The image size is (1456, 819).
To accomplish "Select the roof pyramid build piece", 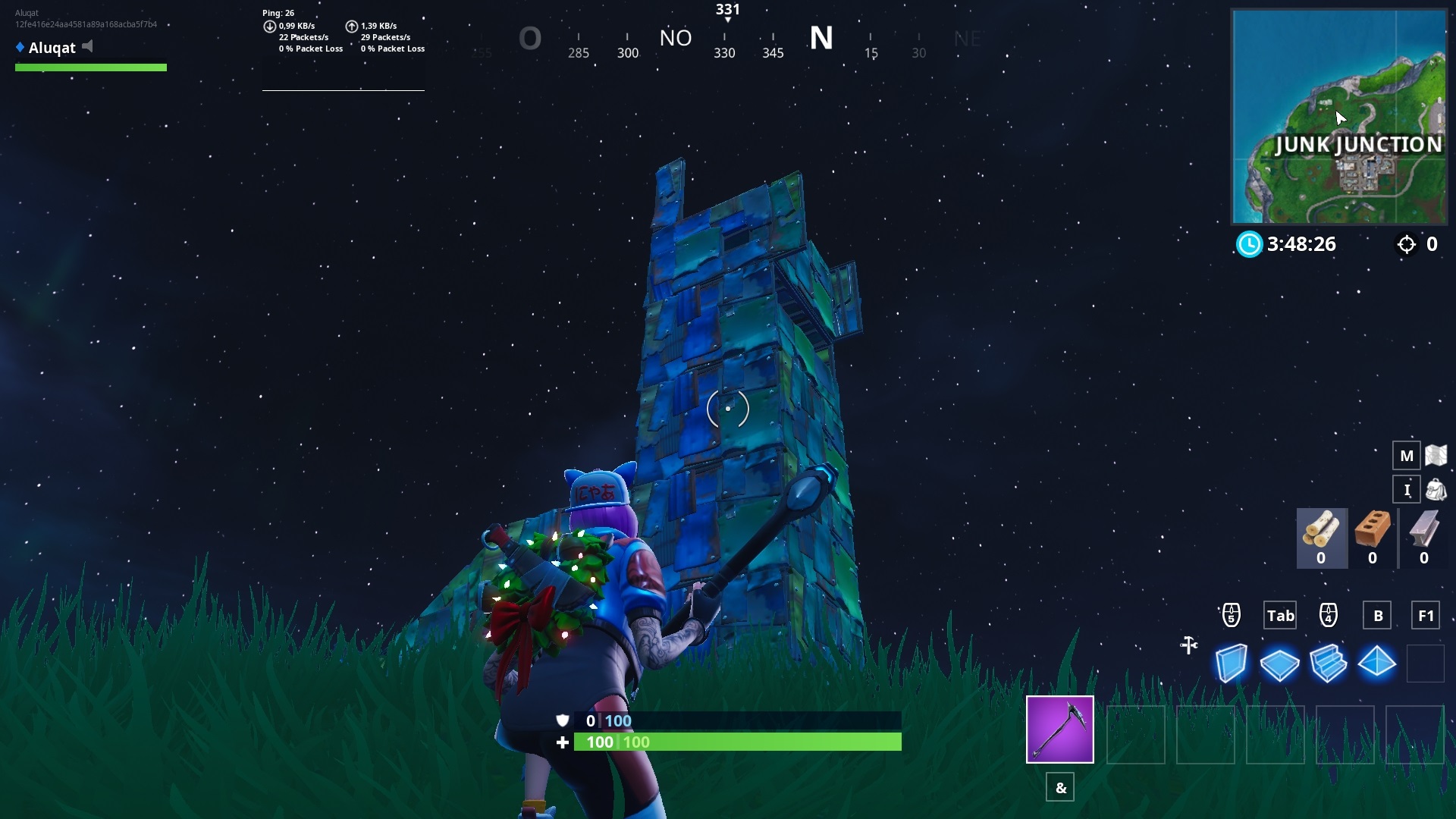I will 1376,663.
